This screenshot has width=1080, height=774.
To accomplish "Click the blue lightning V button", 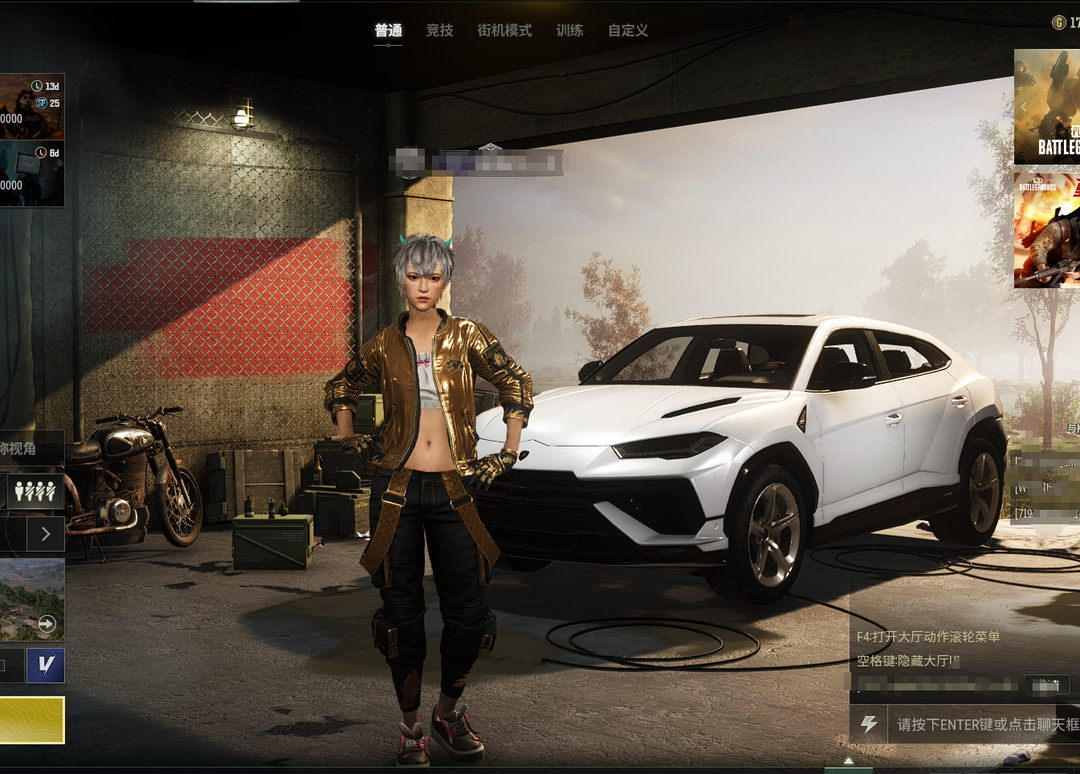I will coord(46,665).
